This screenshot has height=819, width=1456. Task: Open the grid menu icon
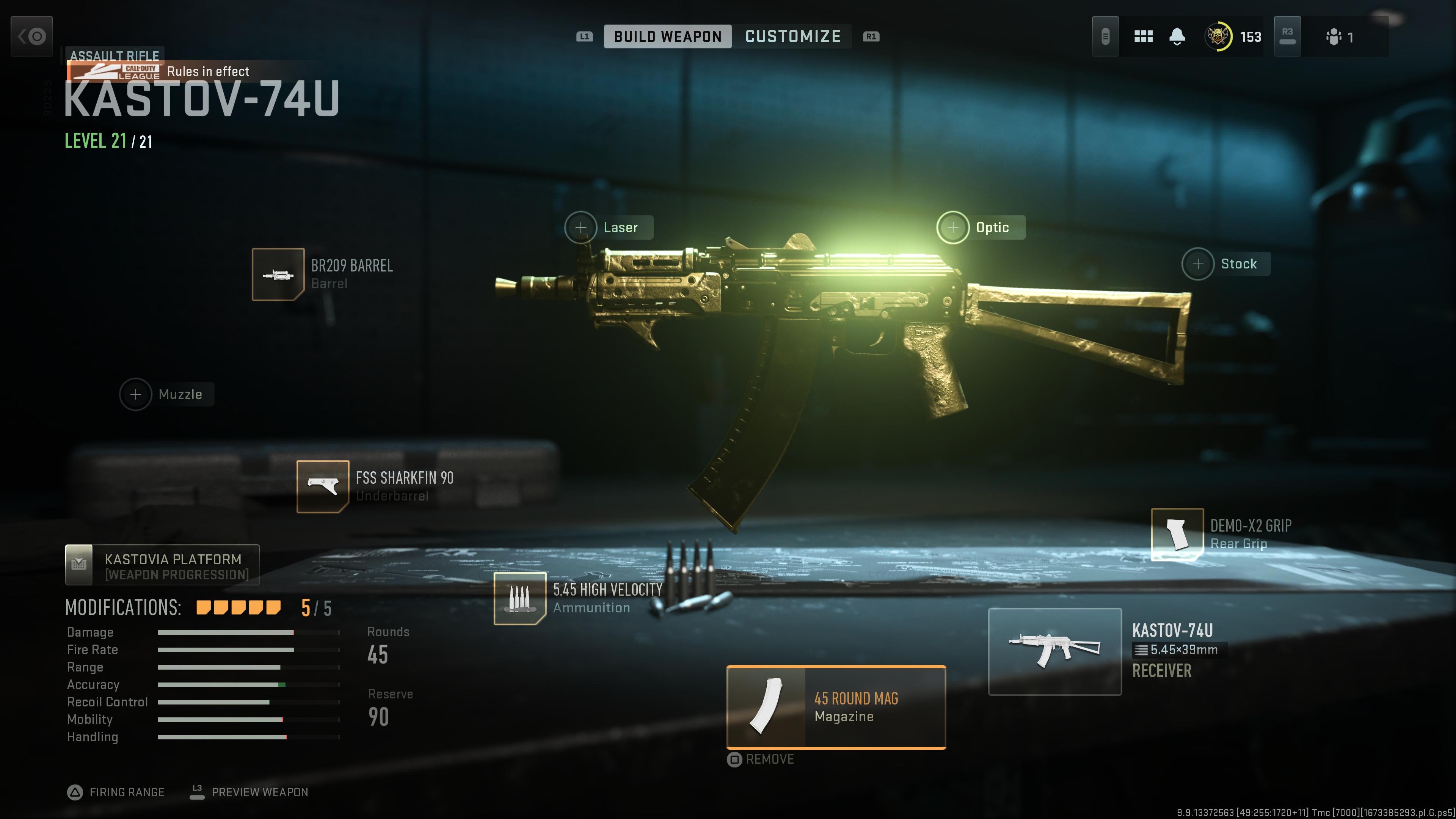[1144, 37]
